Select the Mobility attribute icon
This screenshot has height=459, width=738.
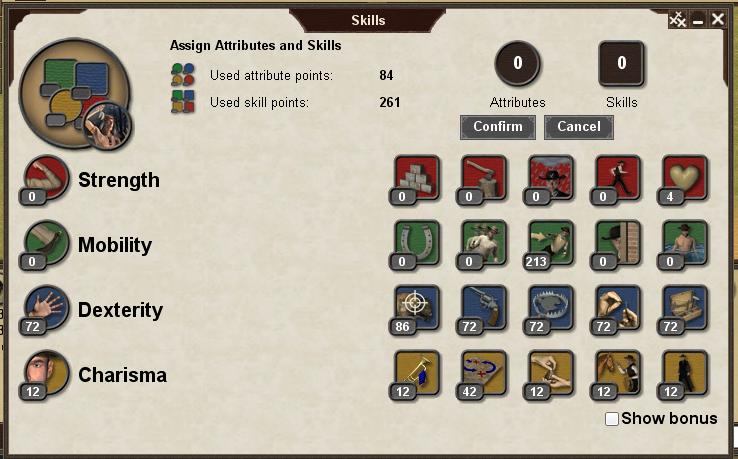(47, 243)
